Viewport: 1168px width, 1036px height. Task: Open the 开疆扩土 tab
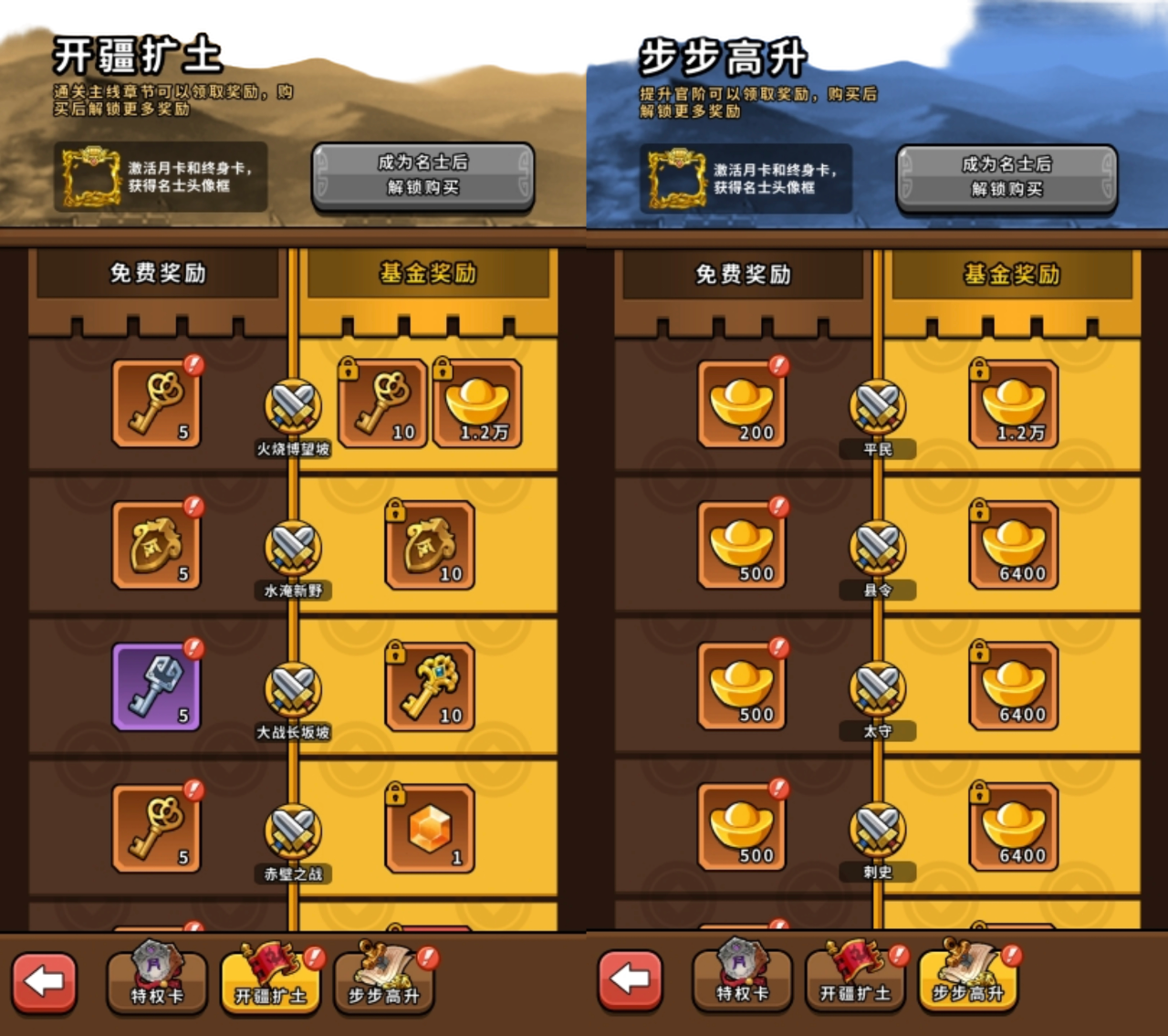269,986
